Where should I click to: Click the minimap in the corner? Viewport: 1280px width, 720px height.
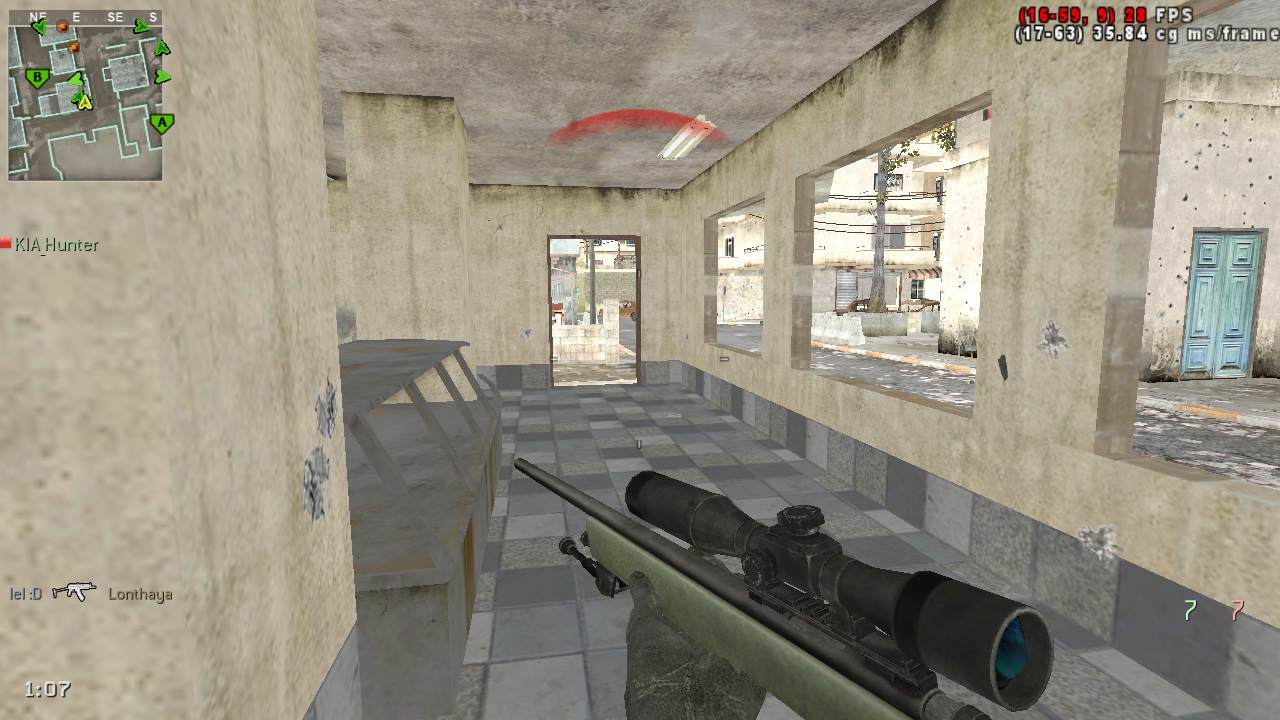[x=85, y=102]
